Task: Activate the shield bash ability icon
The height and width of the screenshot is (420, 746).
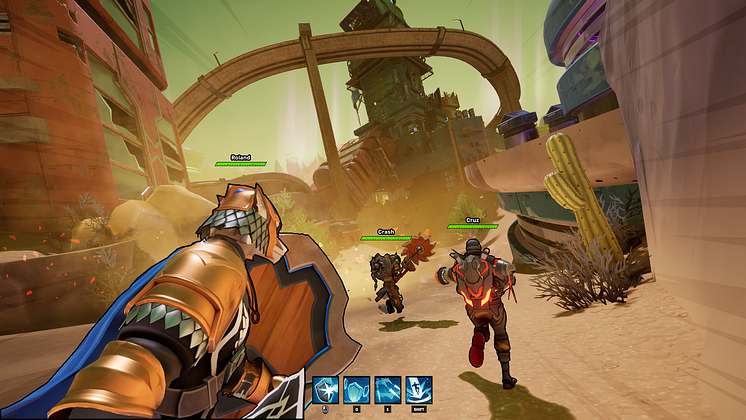Action: click(x=326, y=389)
